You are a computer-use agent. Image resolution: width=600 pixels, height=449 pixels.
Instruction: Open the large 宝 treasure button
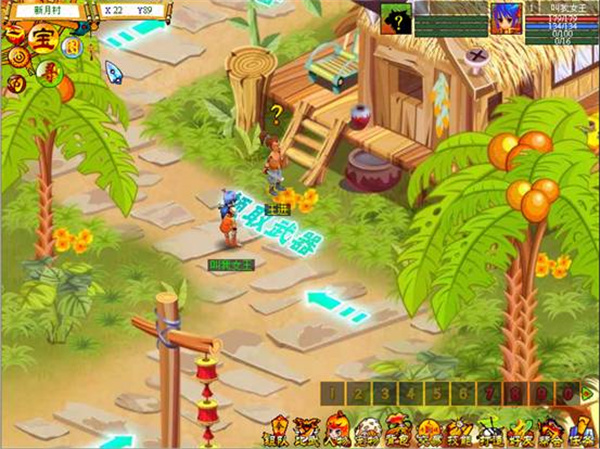point(41,40)
